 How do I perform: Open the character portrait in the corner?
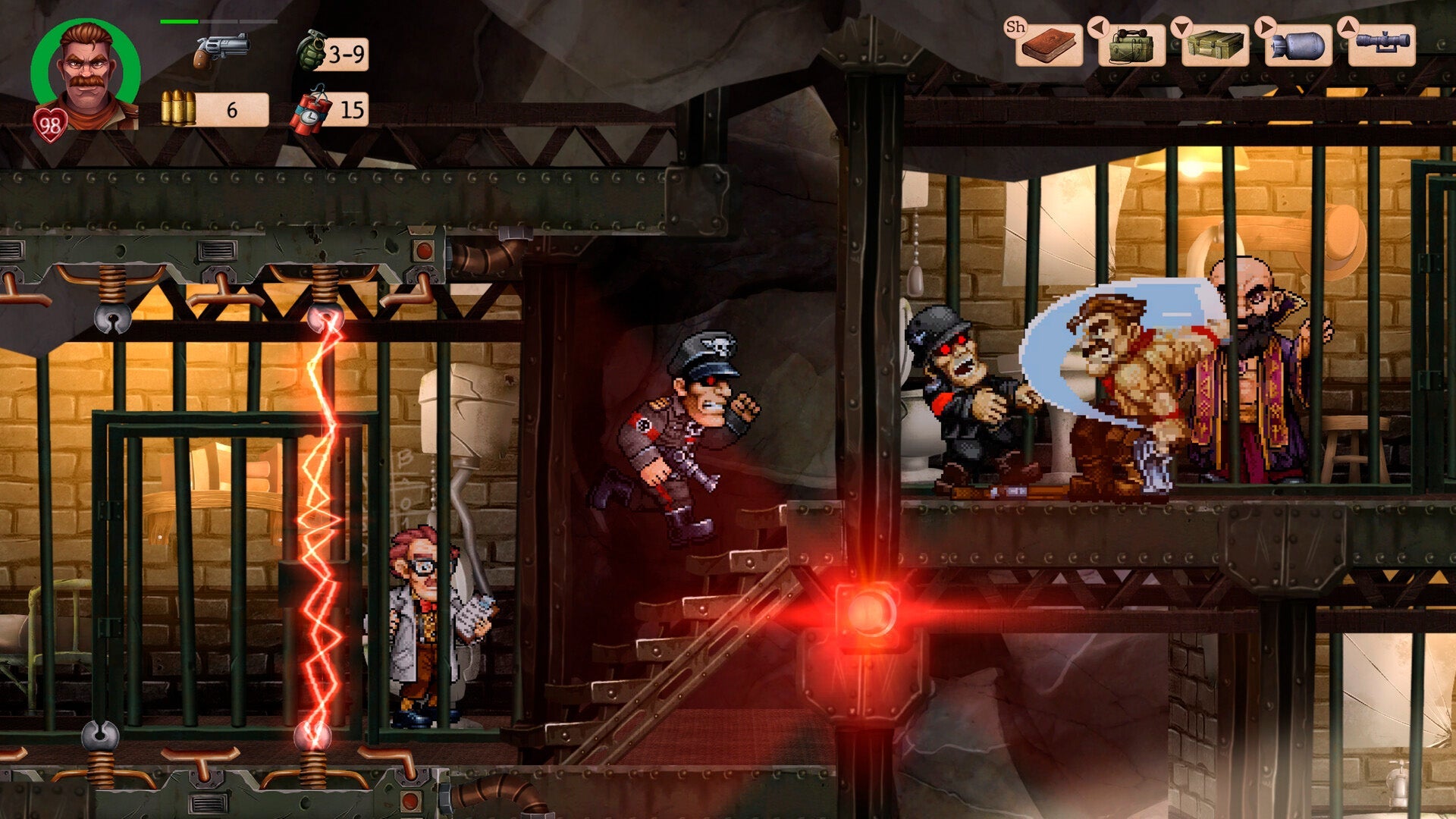coord(83,68)
